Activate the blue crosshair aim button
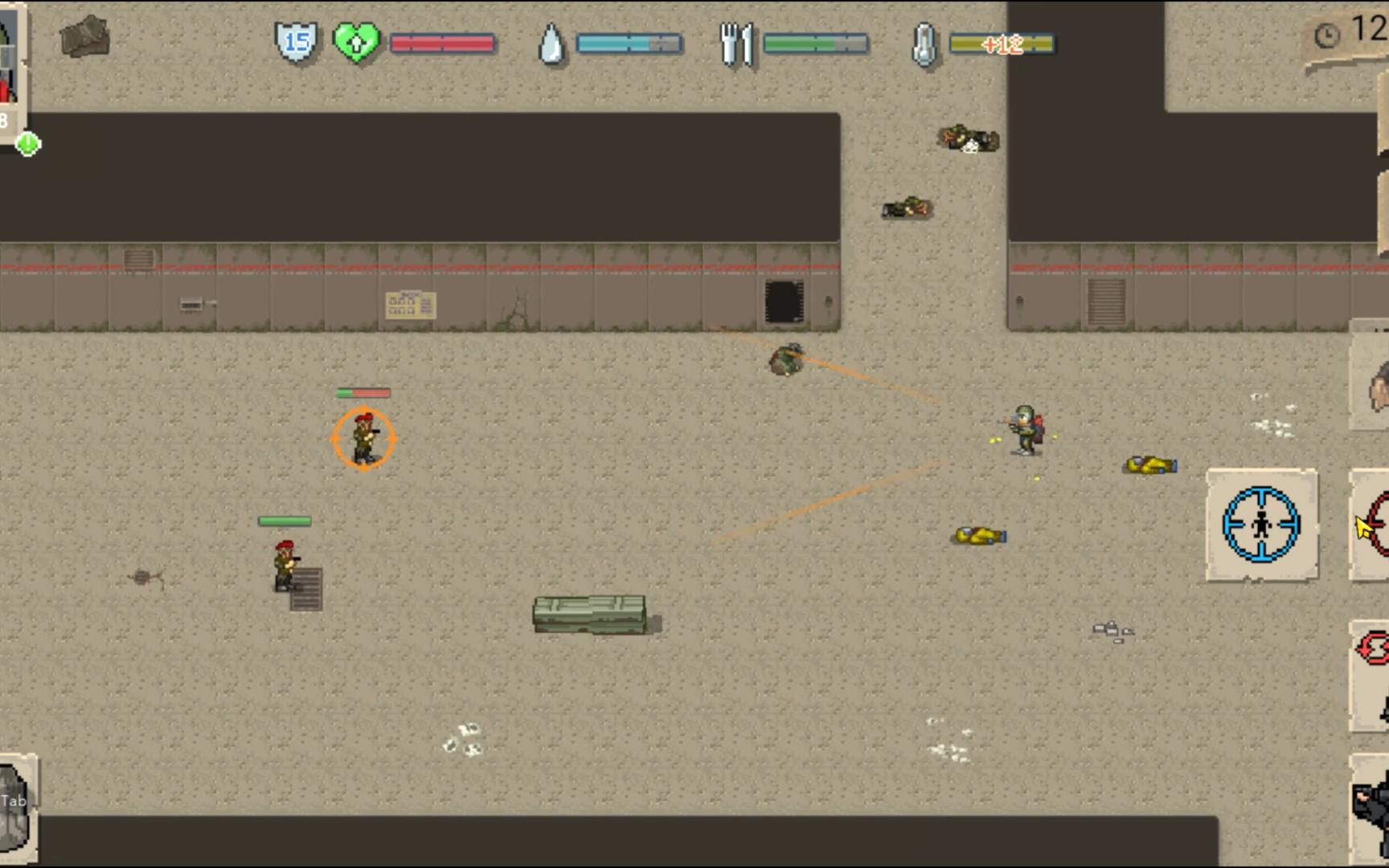1389x868 pixels. [1261, 525]
